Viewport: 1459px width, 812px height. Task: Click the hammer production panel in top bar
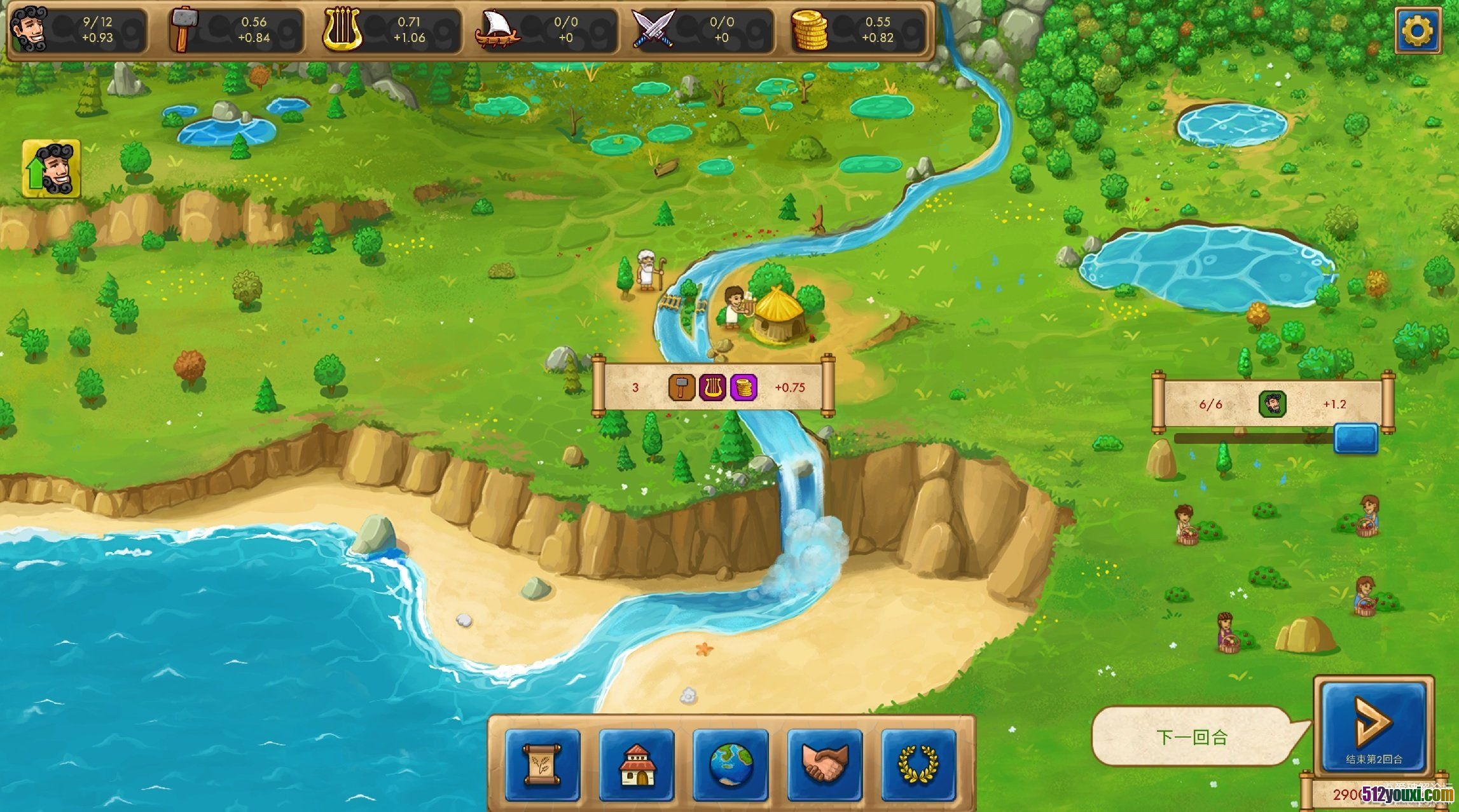[235, 30]
